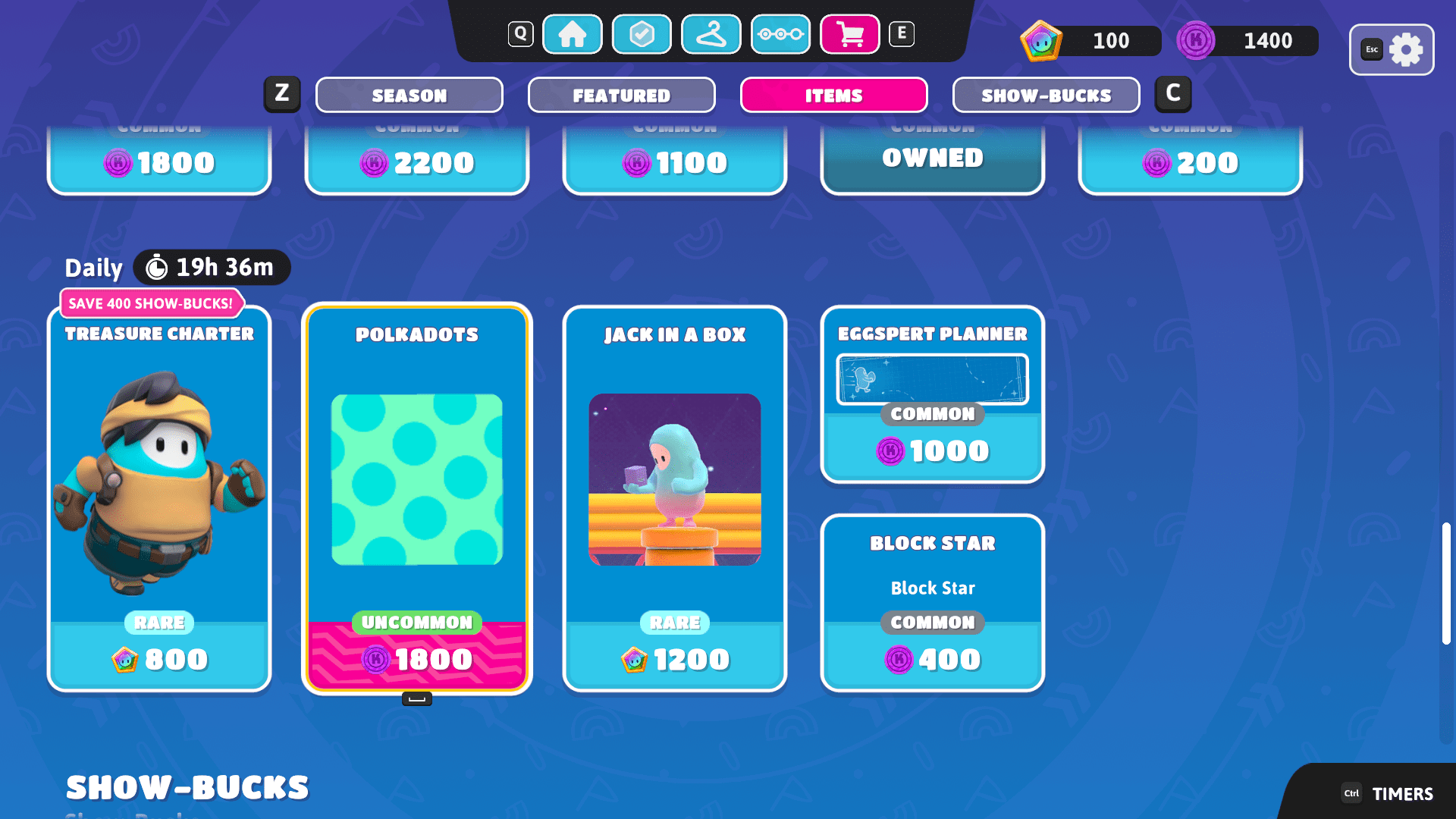Buy the Treasure Charter costume
This screenshot has height=819, width=1456.
click(159, 500)
